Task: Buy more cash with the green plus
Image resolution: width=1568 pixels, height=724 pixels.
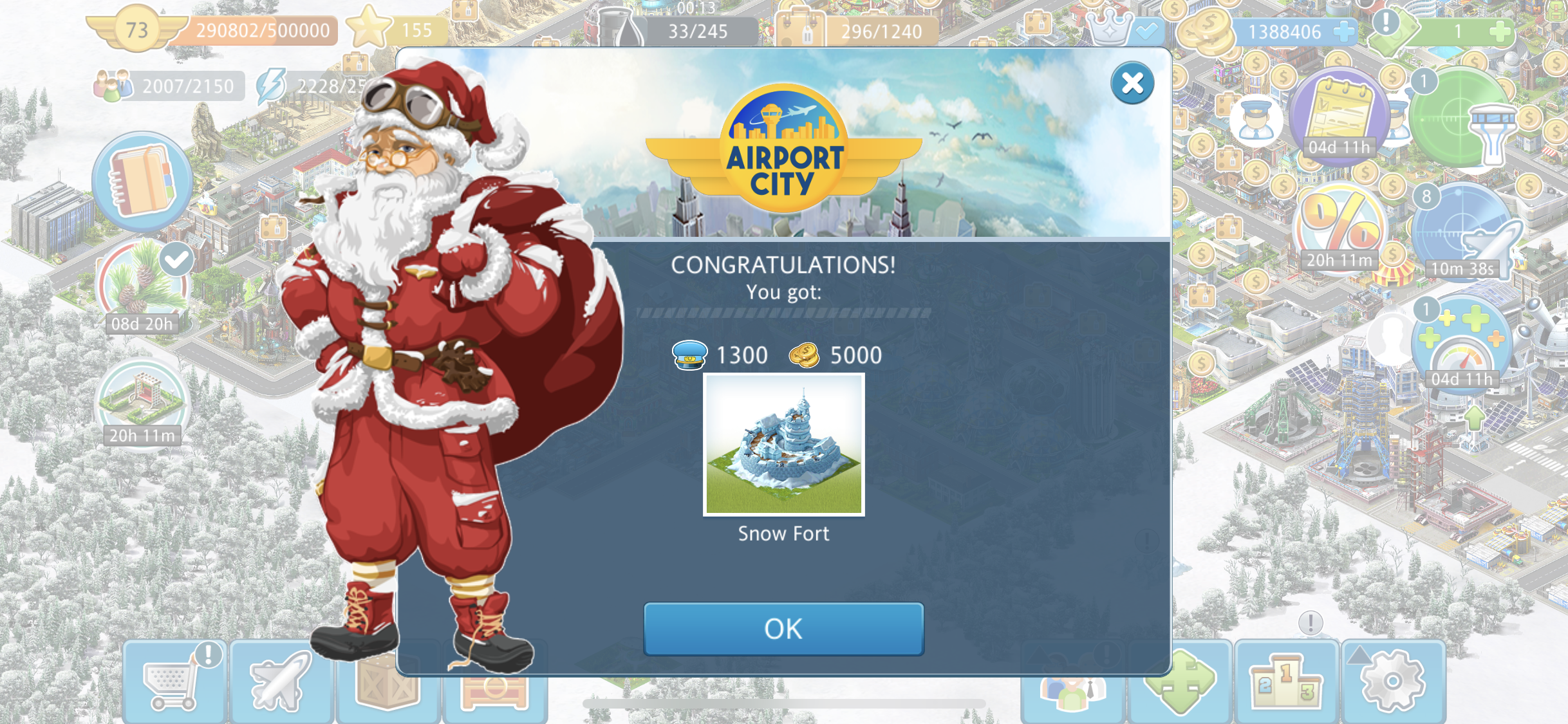Action: point(1500,32)
